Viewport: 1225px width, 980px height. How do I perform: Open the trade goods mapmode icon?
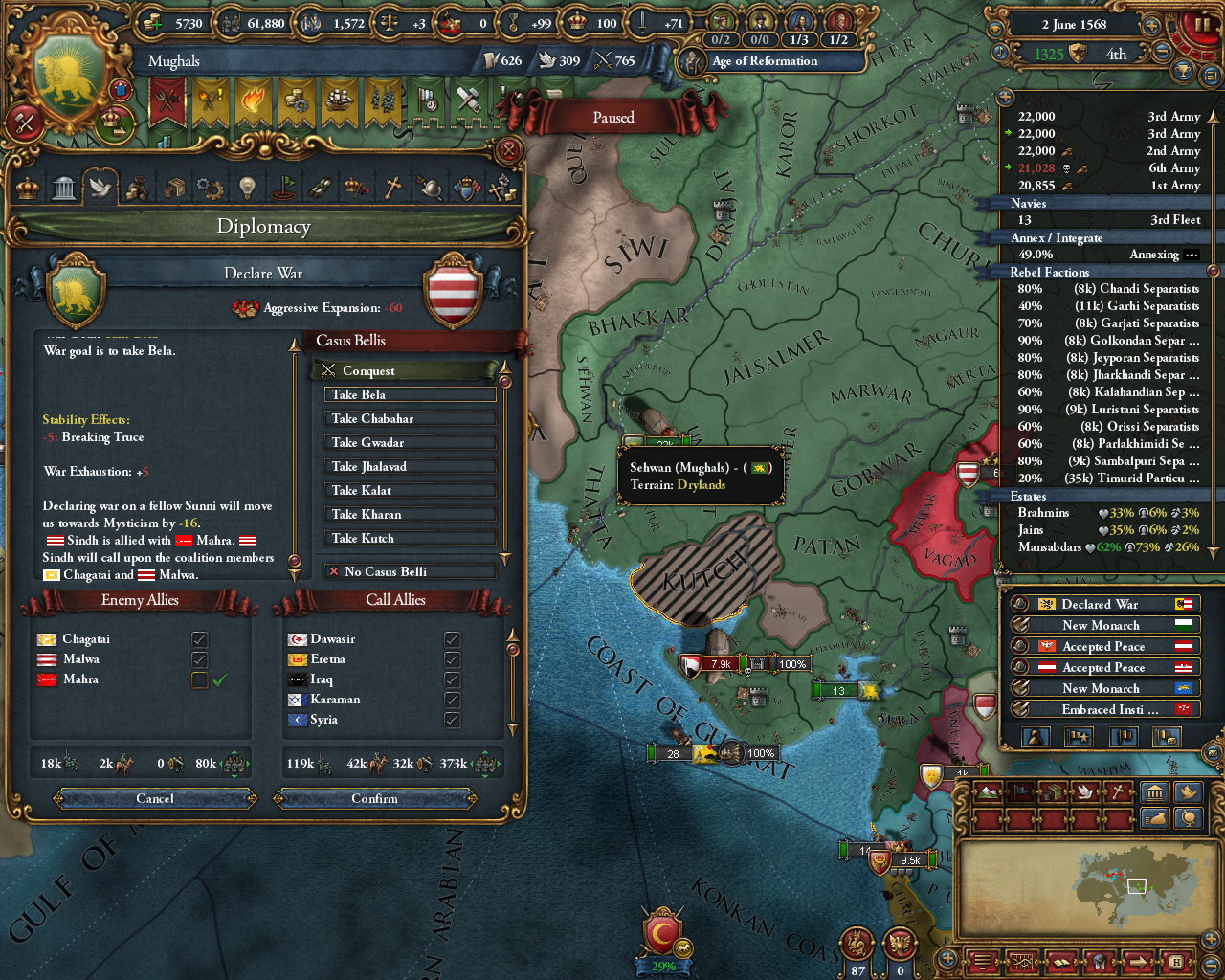pos(1055,792)
